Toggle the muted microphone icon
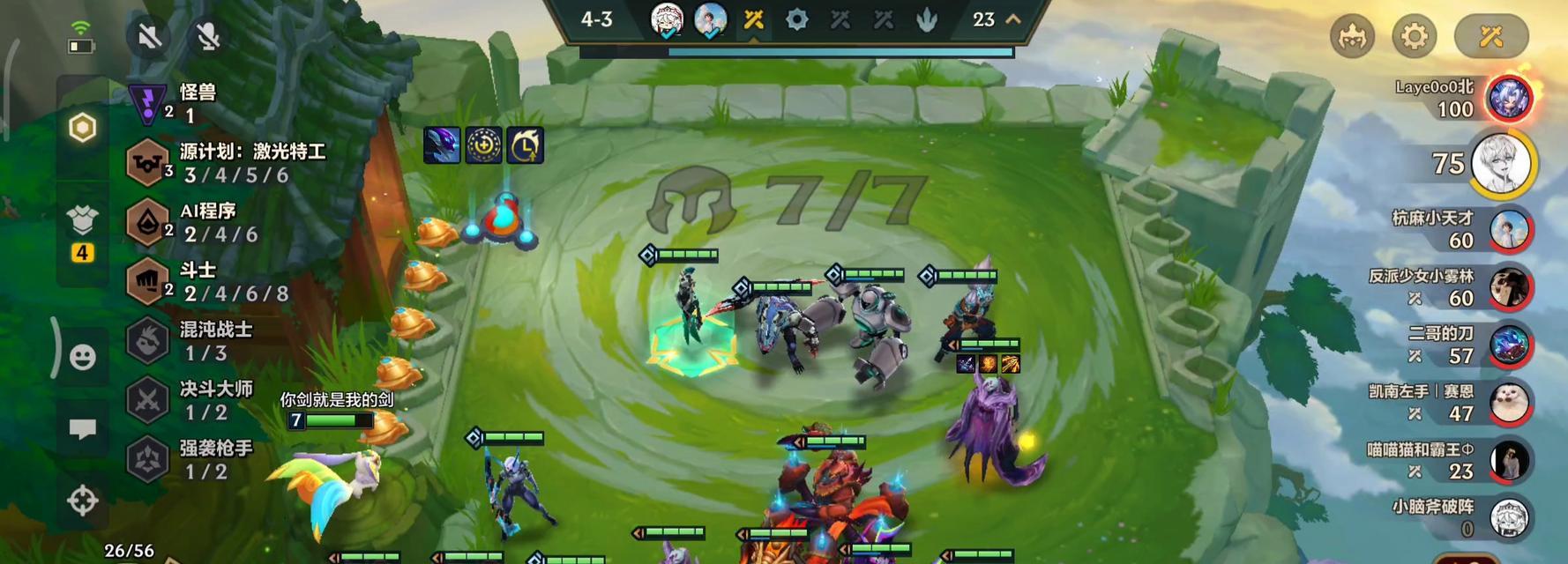This screenshot has width=1568, height=564. coord(208,36)
